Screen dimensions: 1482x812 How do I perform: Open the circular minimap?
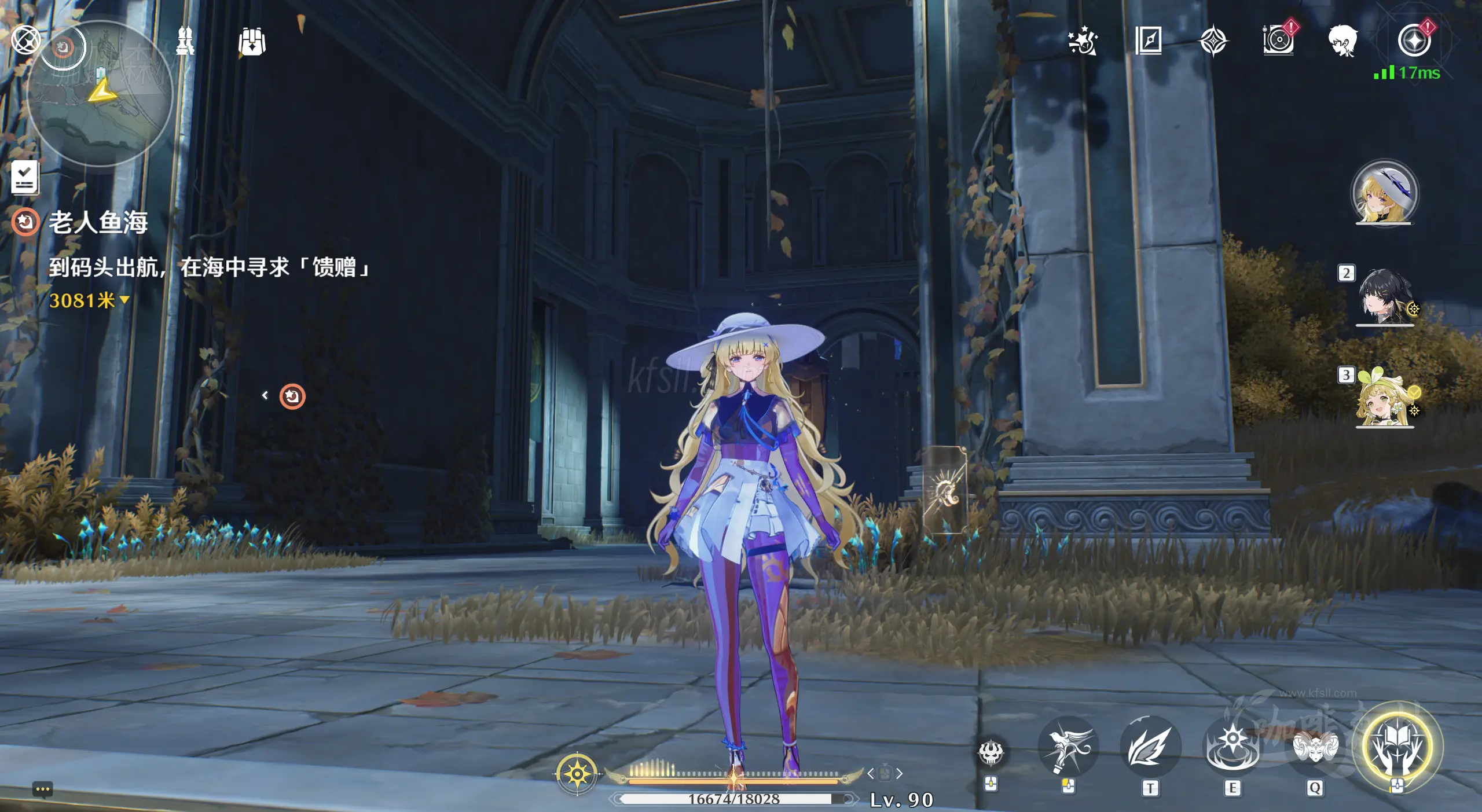point(100,94)
